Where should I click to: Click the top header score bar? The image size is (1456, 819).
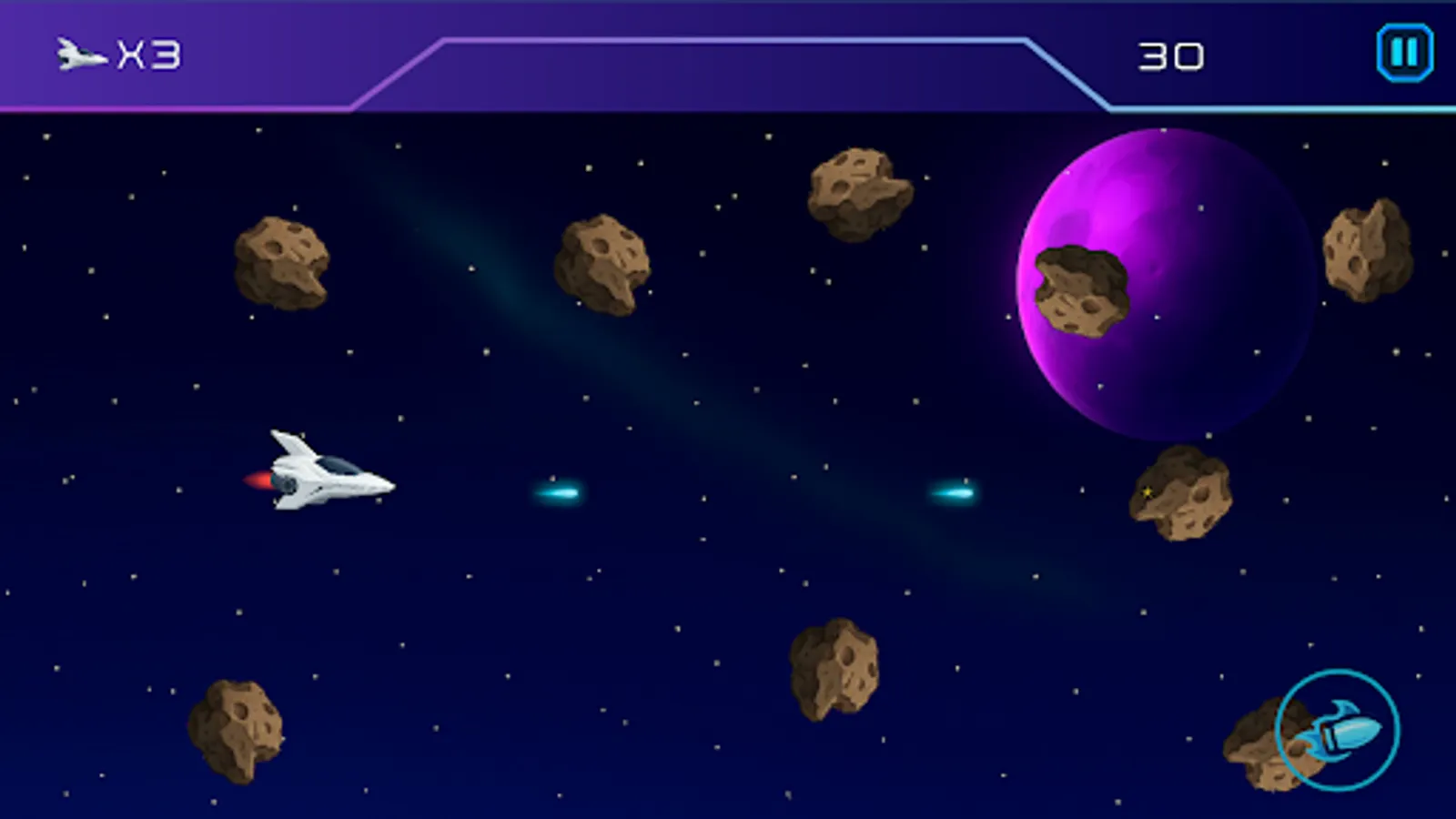728,55
